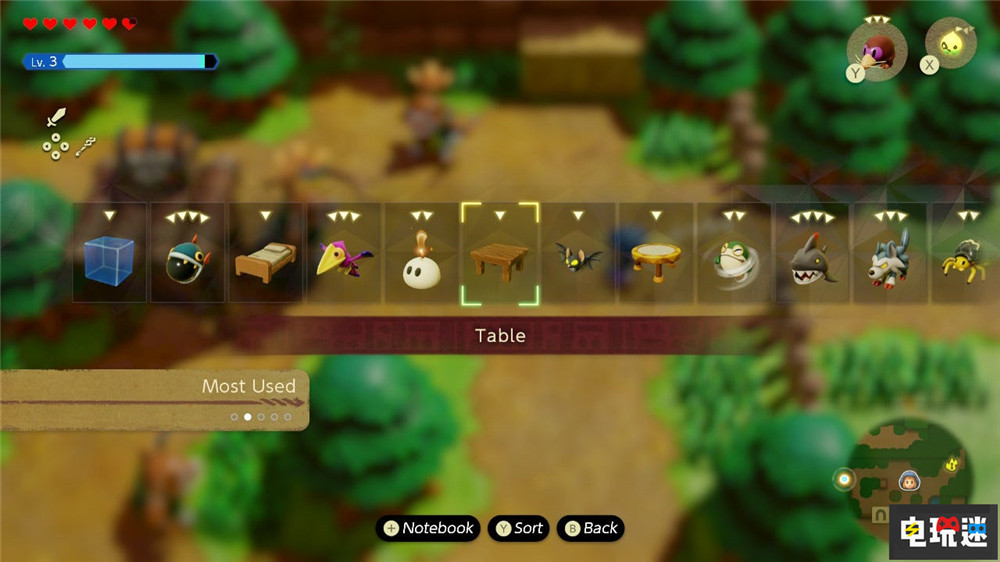Image resolution: width=1000 pixels, height=562 pixels.
Task: Click the sword icon in the HUD
Action: click(x=56, y=116)
